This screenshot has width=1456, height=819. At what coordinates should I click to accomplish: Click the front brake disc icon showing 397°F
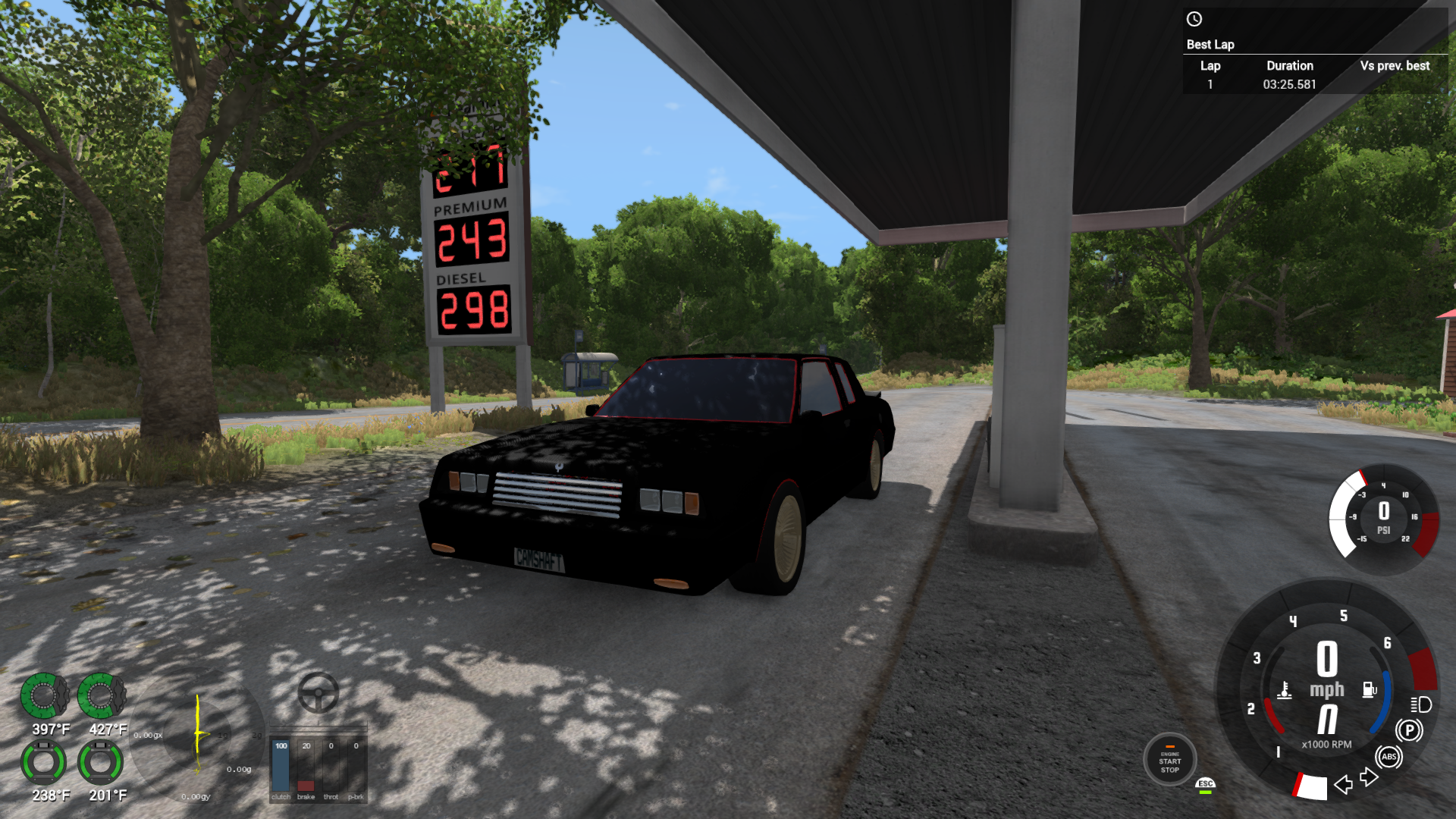(45, 696)
